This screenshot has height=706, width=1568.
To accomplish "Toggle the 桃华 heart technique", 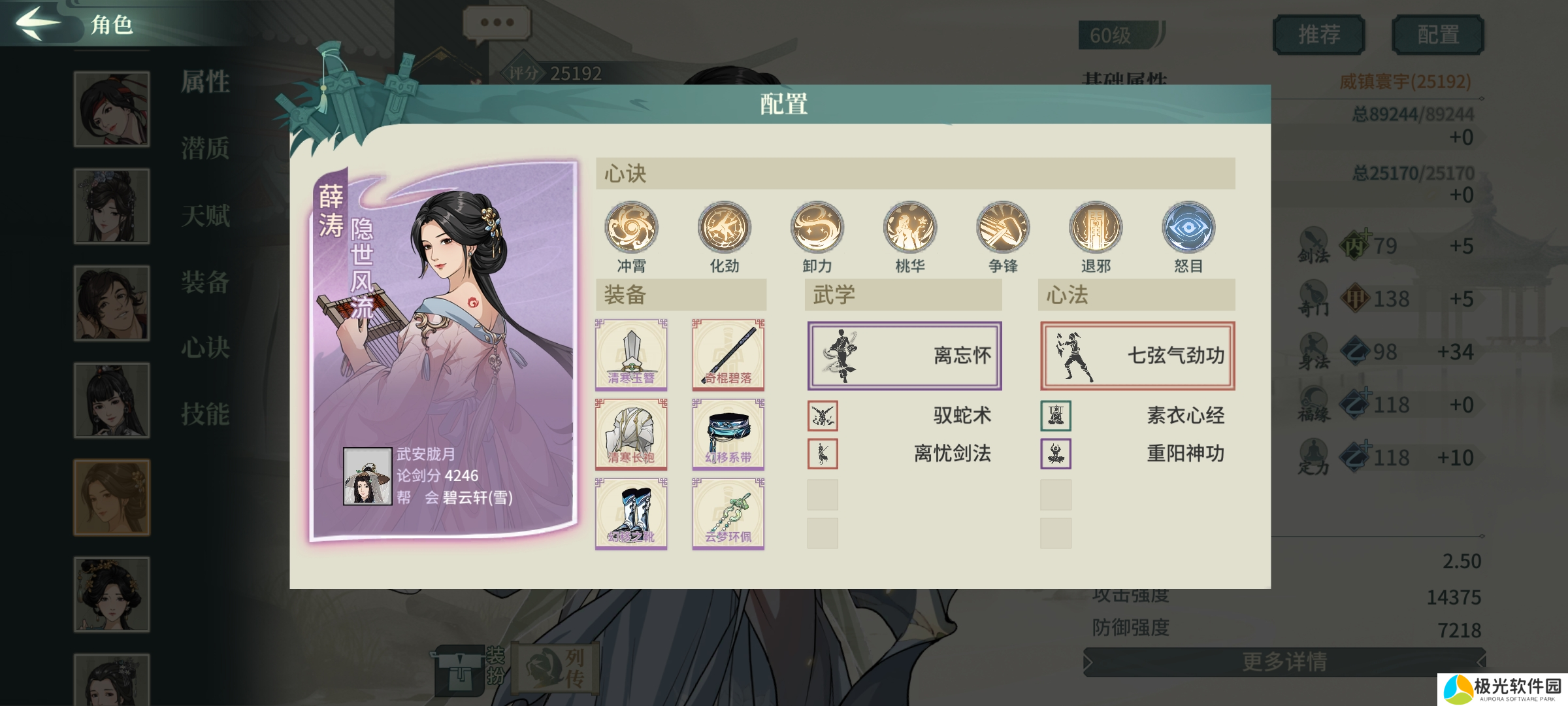I will [910, 227].
